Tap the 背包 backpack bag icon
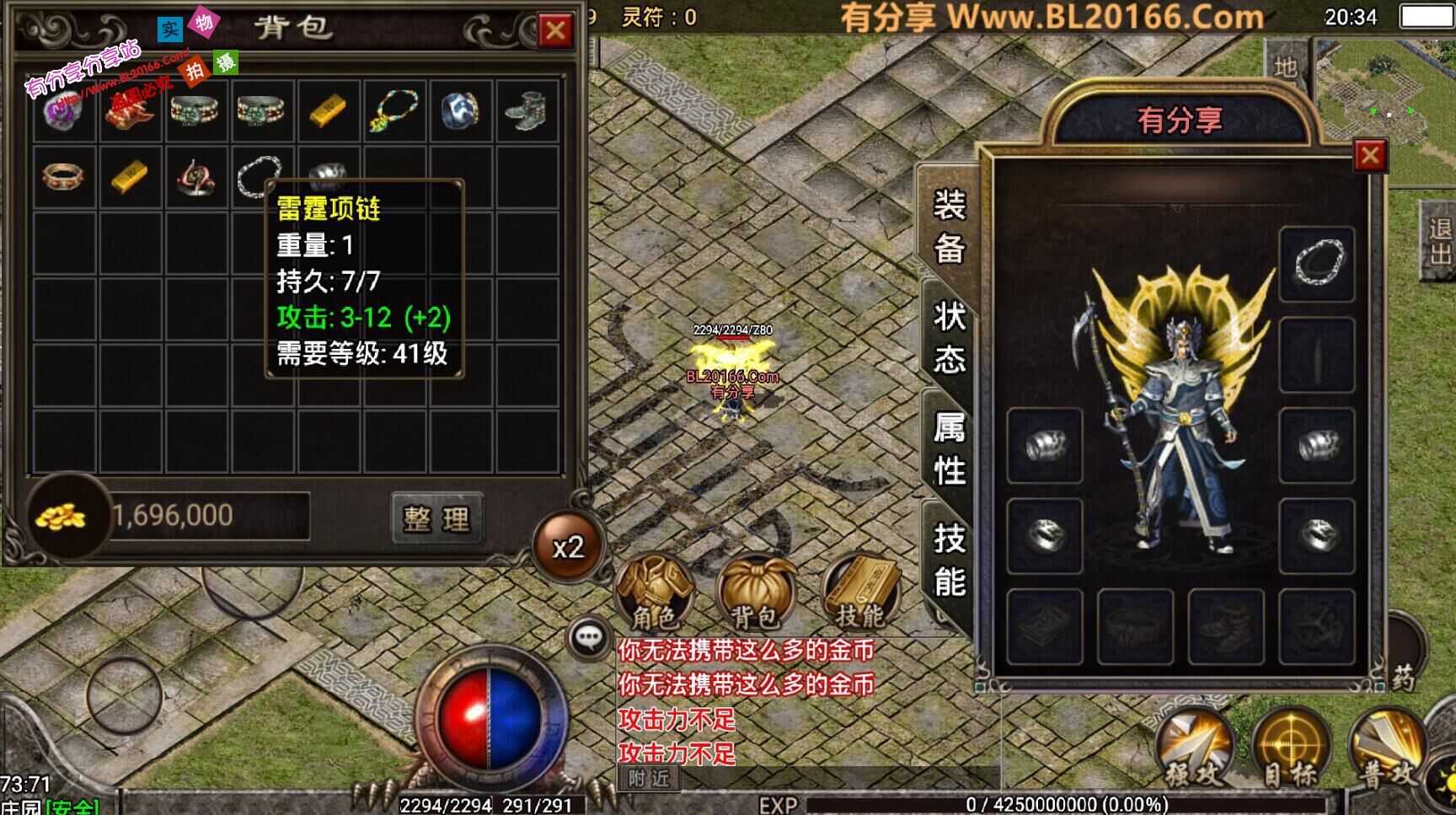Screen dimensions: 1456x815 [x=759, y=595]
